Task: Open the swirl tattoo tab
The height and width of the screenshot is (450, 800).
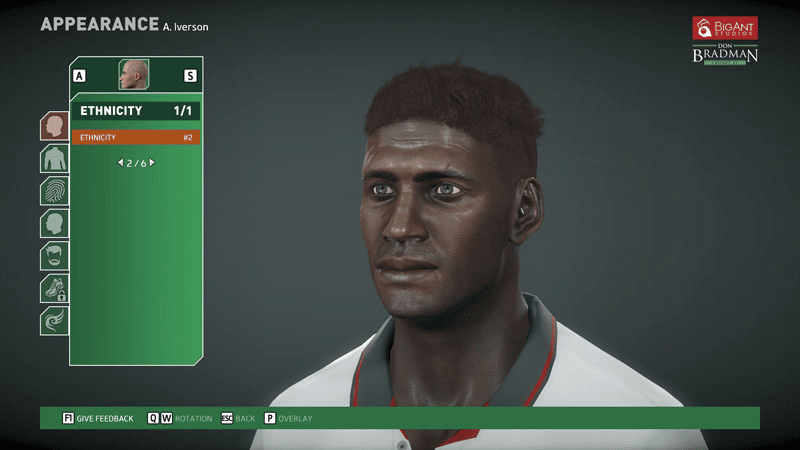Action: point(54,321)
